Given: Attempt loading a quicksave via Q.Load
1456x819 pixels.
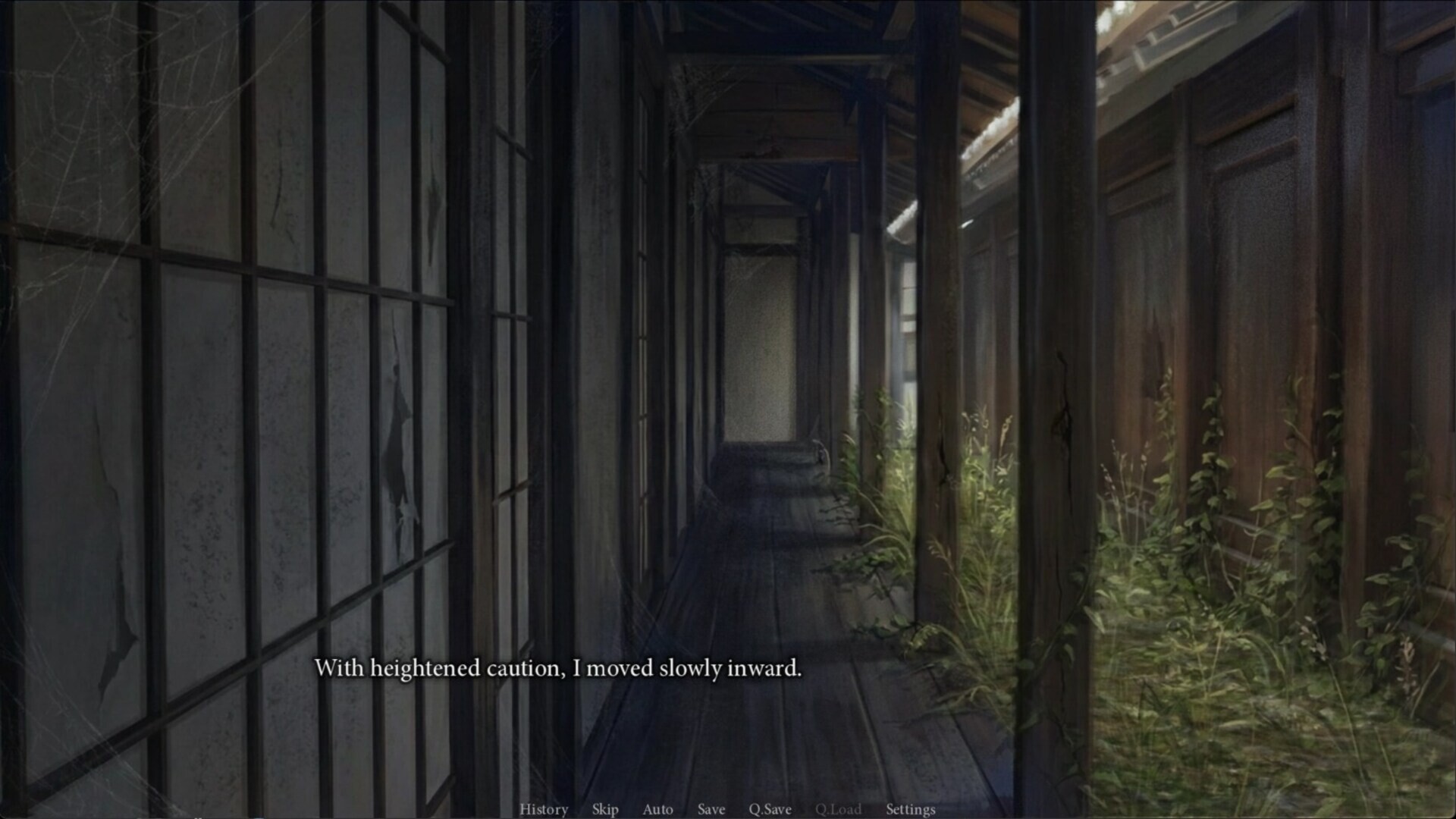Looking at the screenshot, I should [x=836, y=809].
